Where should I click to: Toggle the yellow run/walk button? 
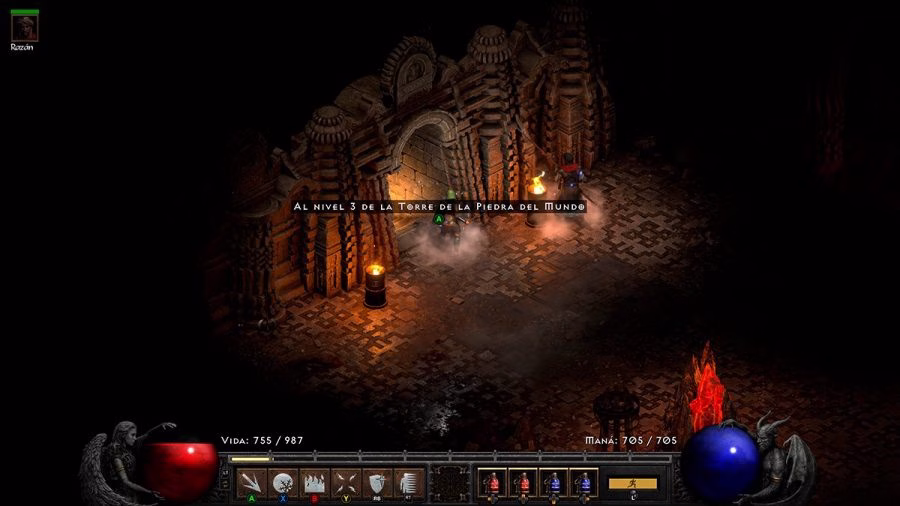tap(633, 483)
